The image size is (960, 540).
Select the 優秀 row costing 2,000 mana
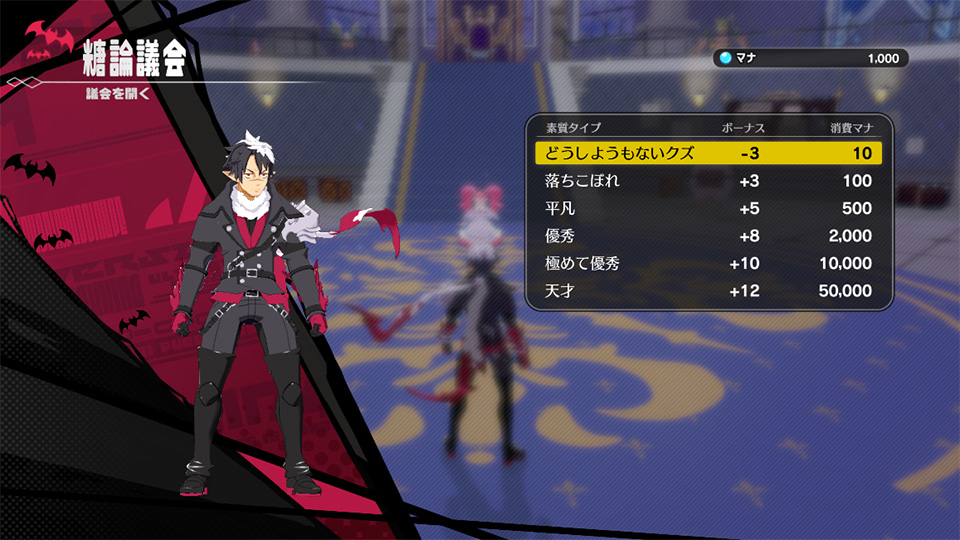[708, 236]
